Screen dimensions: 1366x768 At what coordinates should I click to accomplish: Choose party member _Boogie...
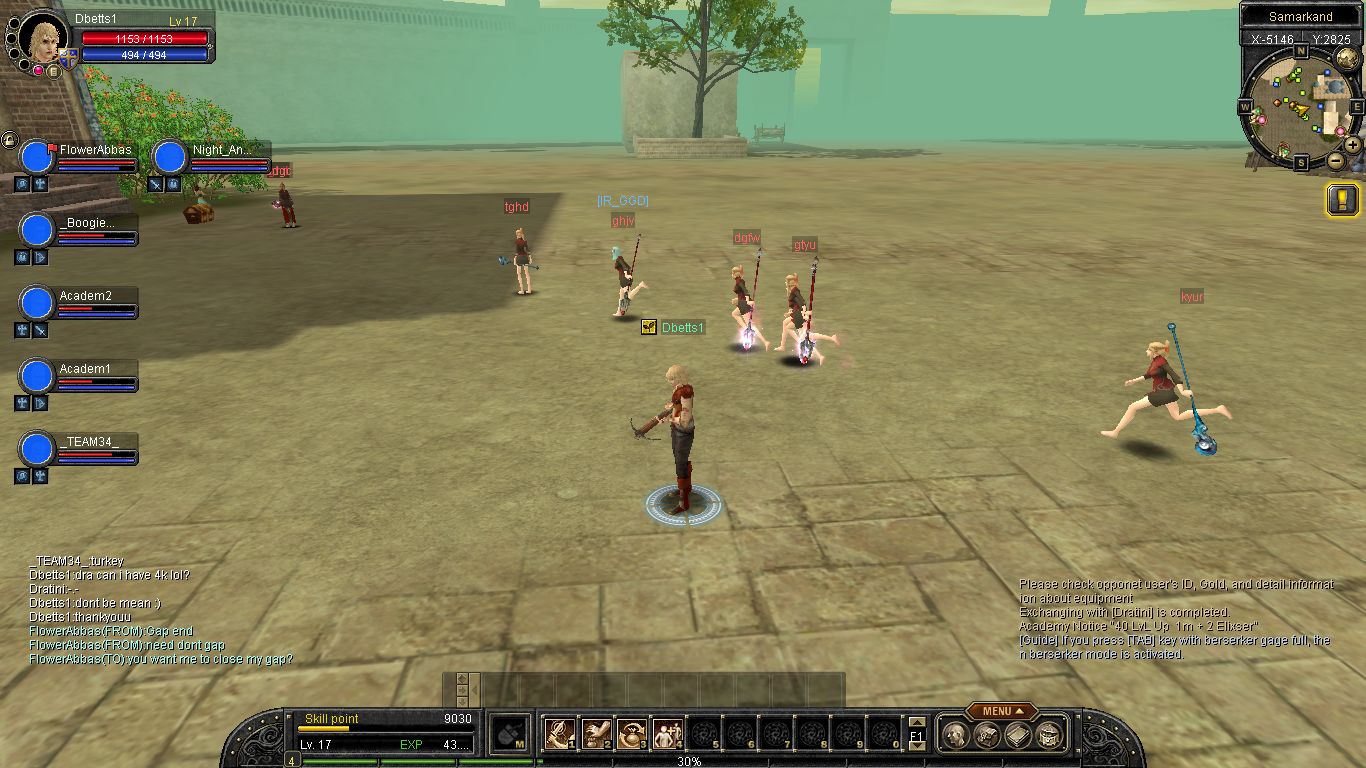(37, 230)
